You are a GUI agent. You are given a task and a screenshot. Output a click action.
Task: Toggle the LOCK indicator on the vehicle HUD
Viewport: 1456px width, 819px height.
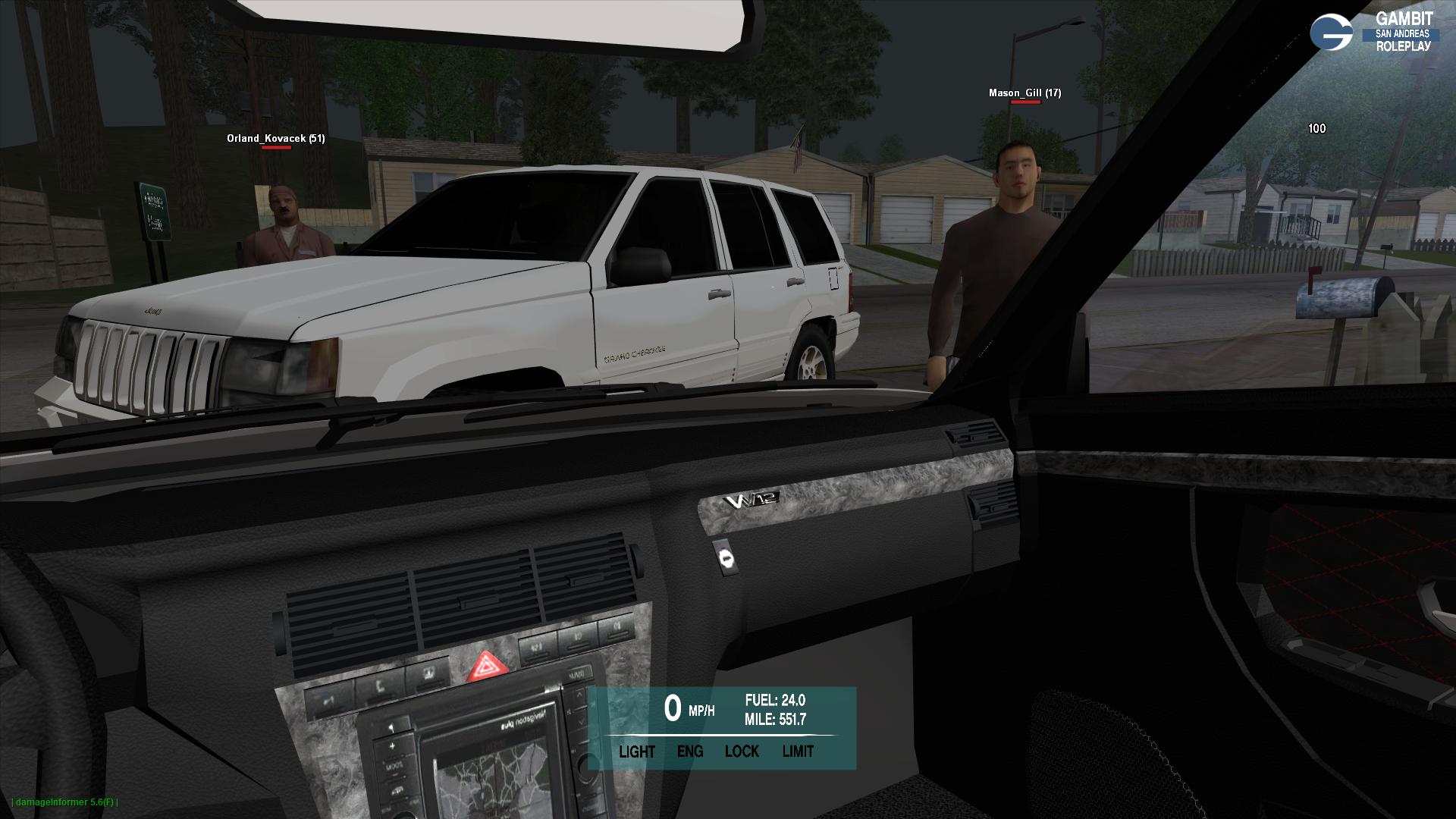click(x=742, y=752)
